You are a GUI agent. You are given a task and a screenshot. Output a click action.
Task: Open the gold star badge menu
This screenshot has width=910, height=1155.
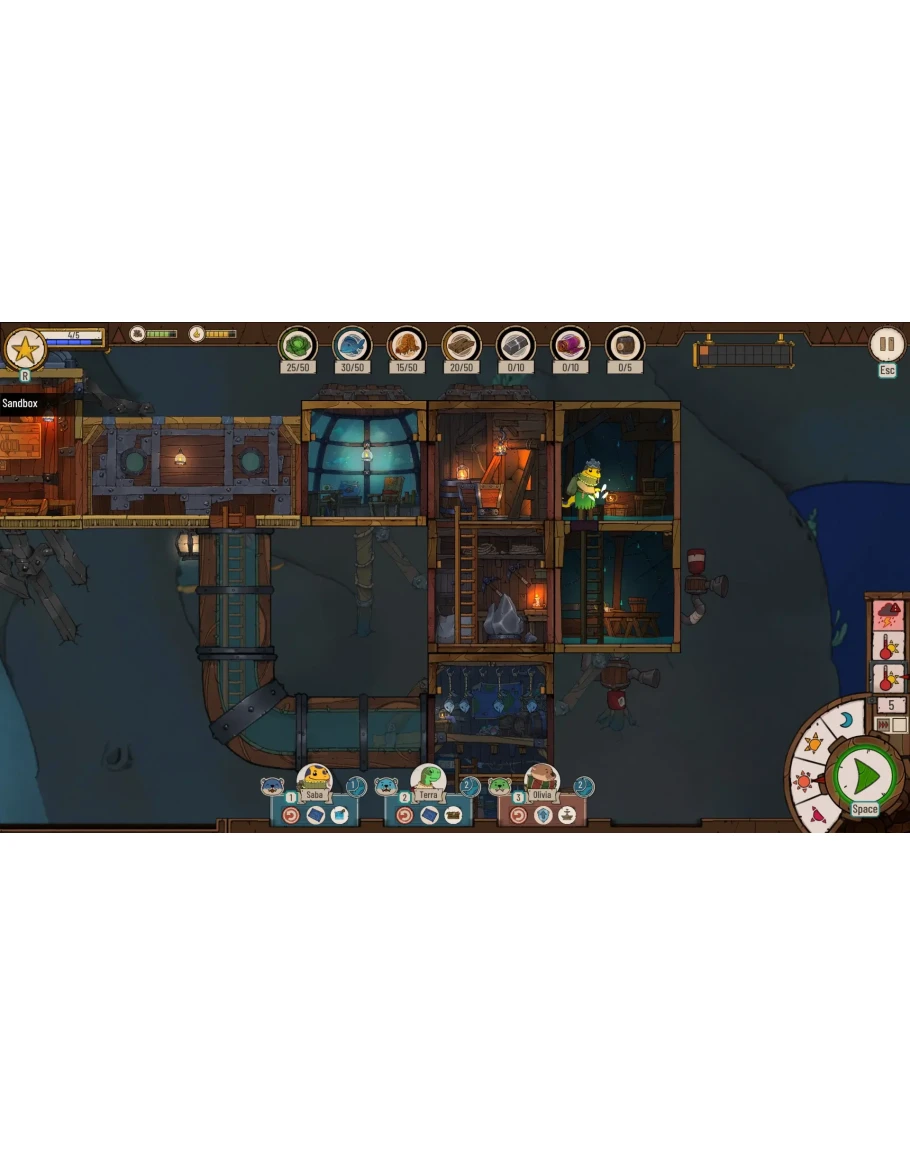[23, 349]
